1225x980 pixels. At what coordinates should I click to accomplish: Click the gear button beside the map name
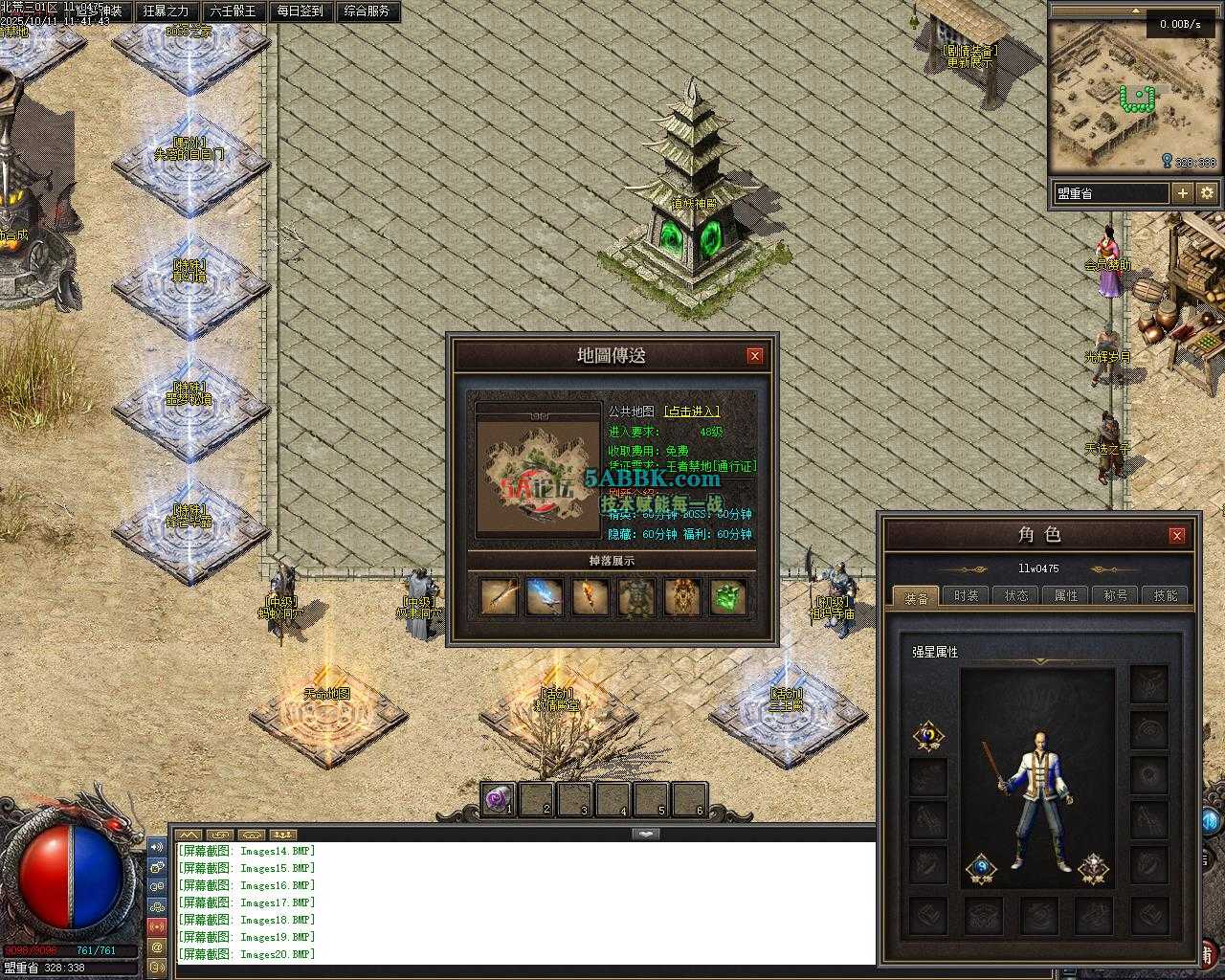click(x=1207, y=193)
